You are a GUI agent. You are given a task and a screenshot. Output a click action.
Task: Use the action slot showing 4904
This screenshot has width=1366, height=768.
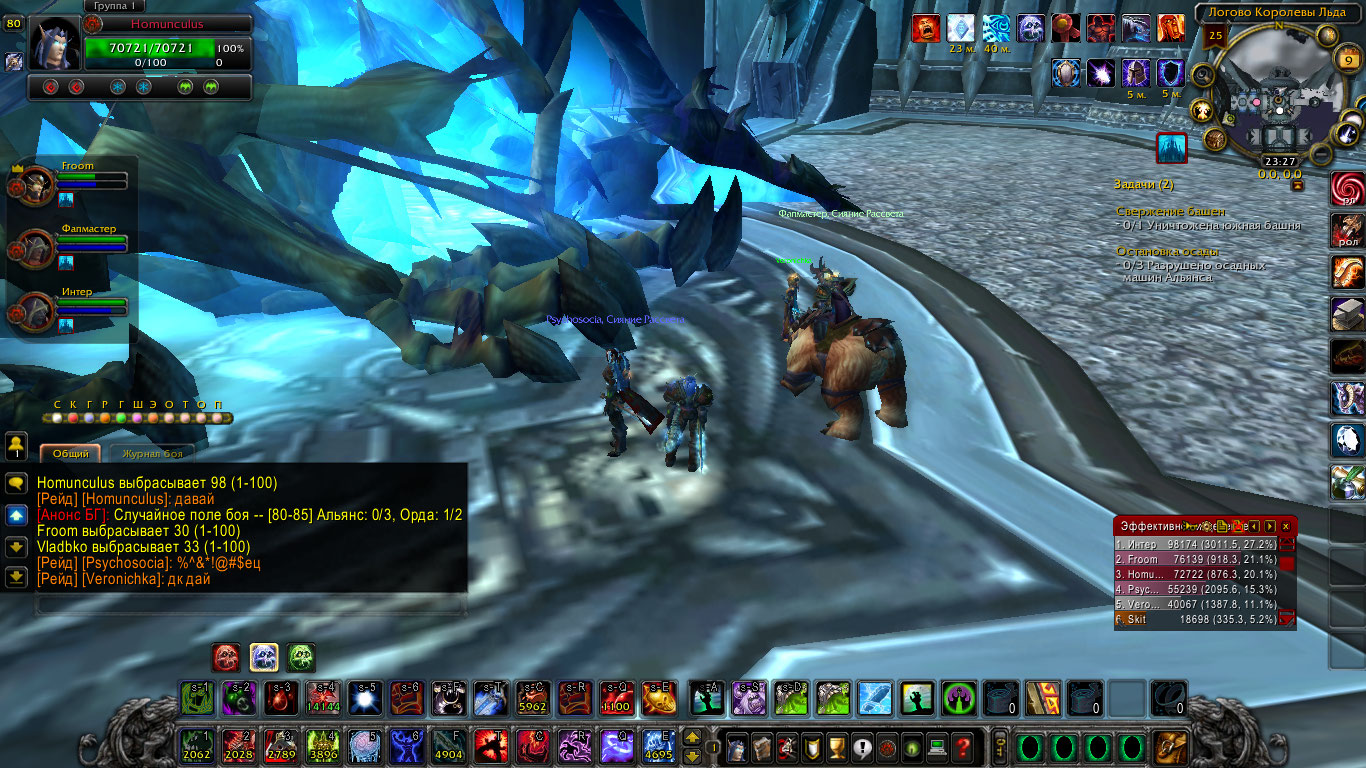tap(448, 746)
